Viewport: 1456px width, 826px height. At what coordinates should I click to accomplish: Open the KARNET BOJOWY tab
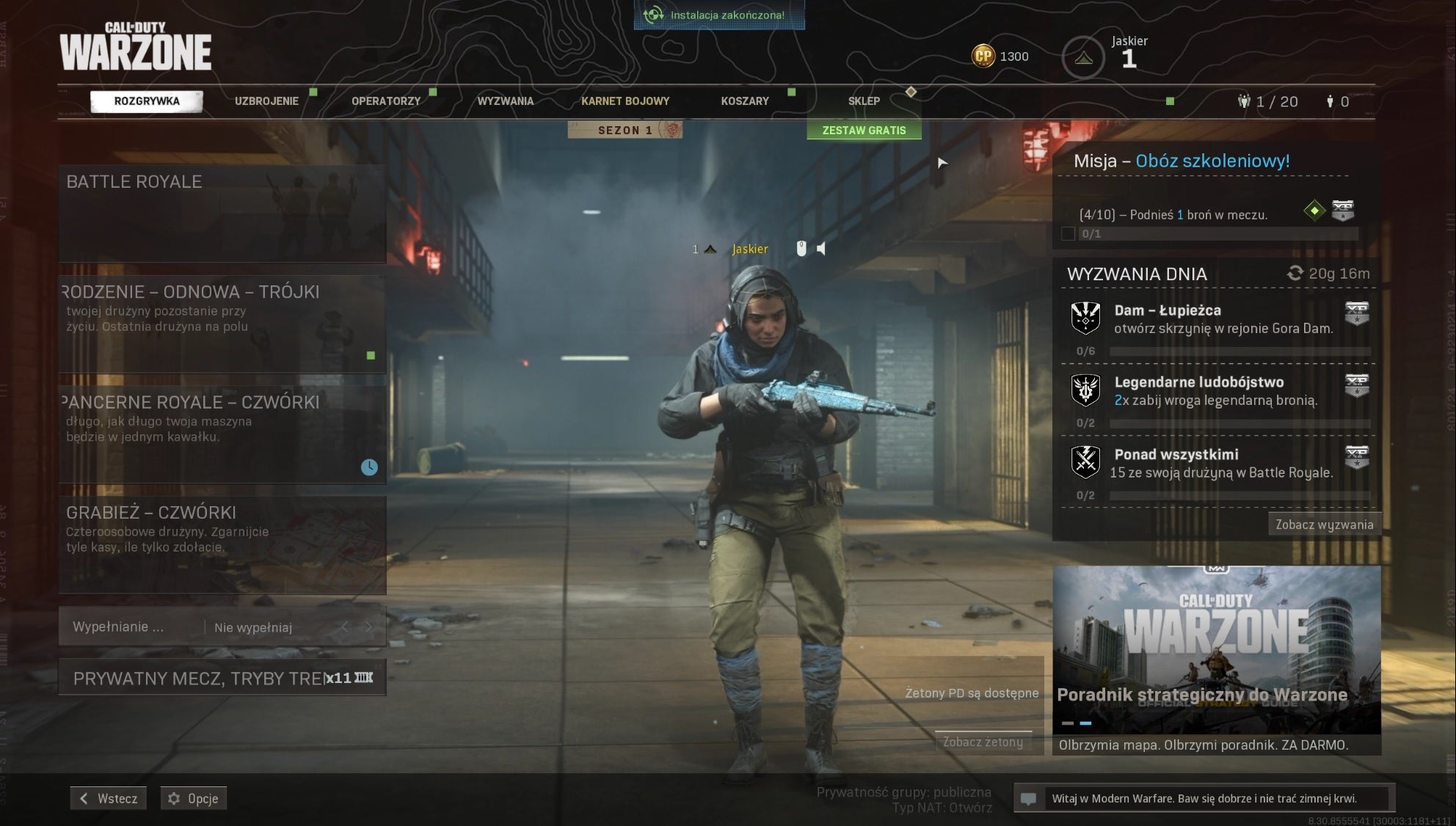point(625,101)
